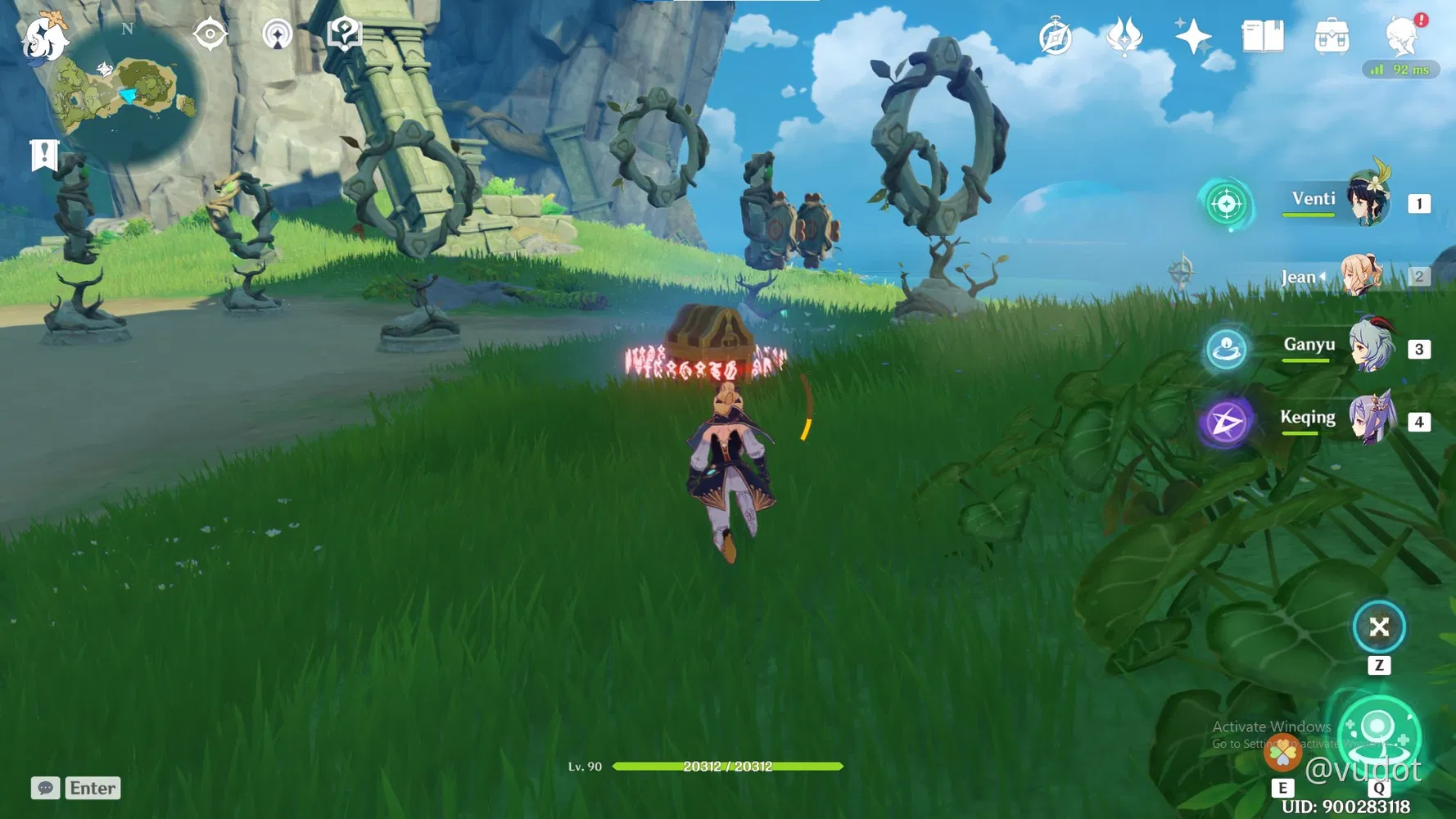Click the eye-shaped event icon beside minimap
The height and width of the screenshot is (819, 1456).
[x=210, y=33]
